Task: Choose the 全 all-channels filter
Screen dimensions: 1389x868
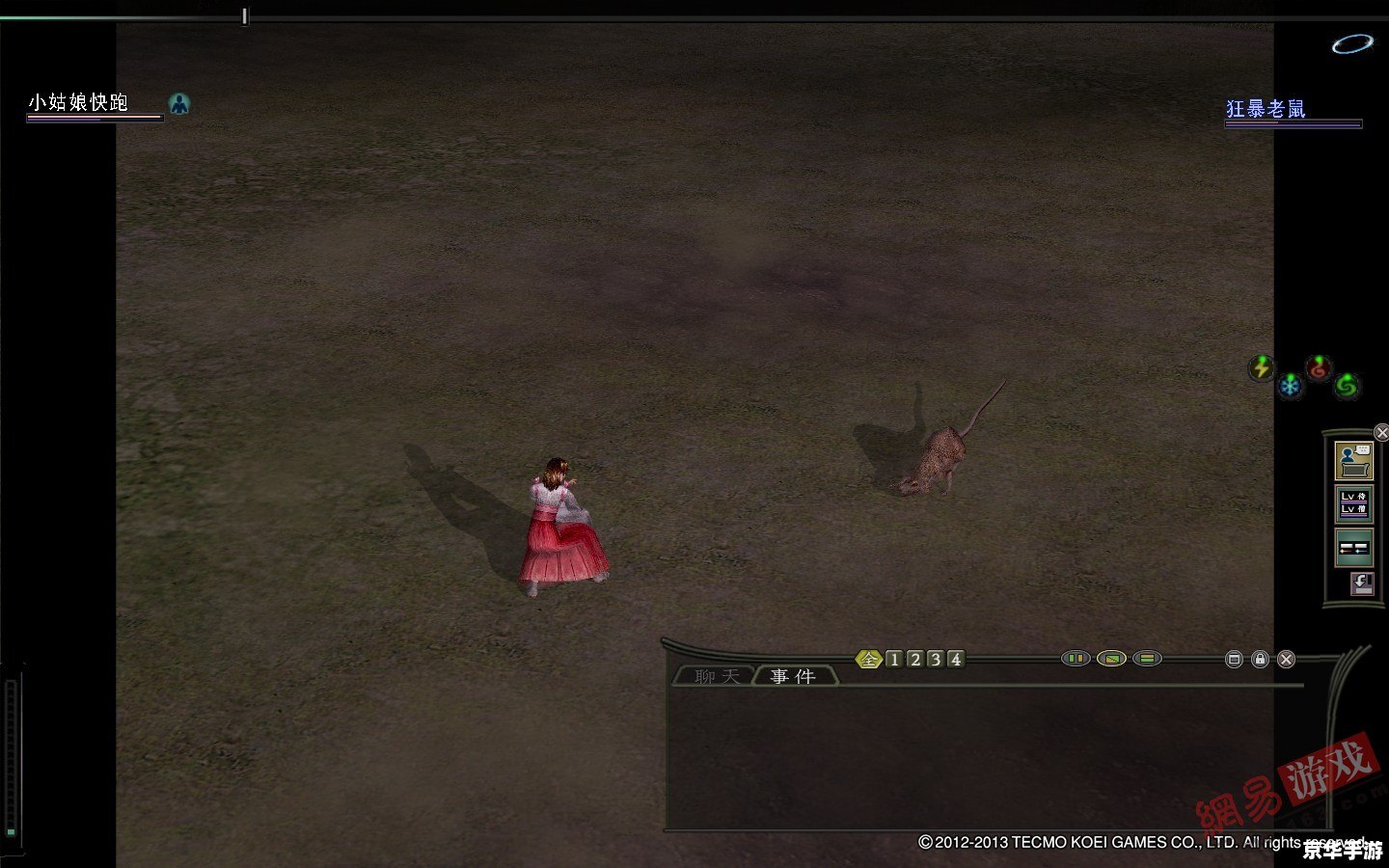Action: click(870, 660)
